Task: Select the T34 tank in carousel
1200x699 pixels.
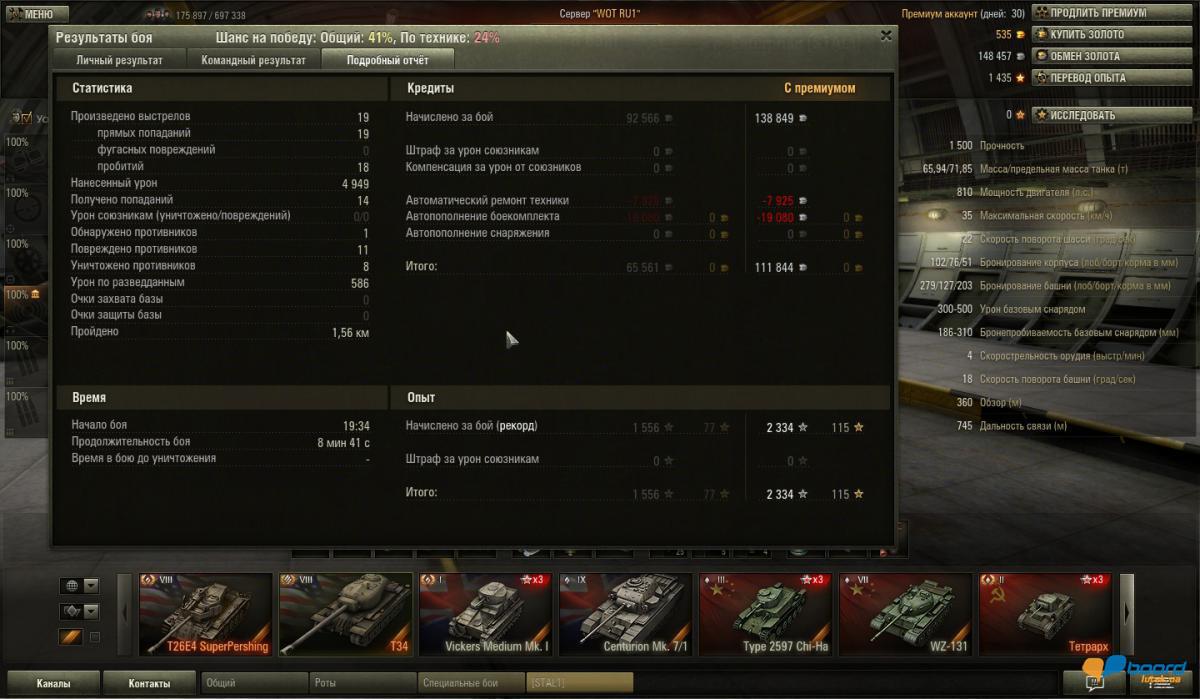Action: (345, 614)
